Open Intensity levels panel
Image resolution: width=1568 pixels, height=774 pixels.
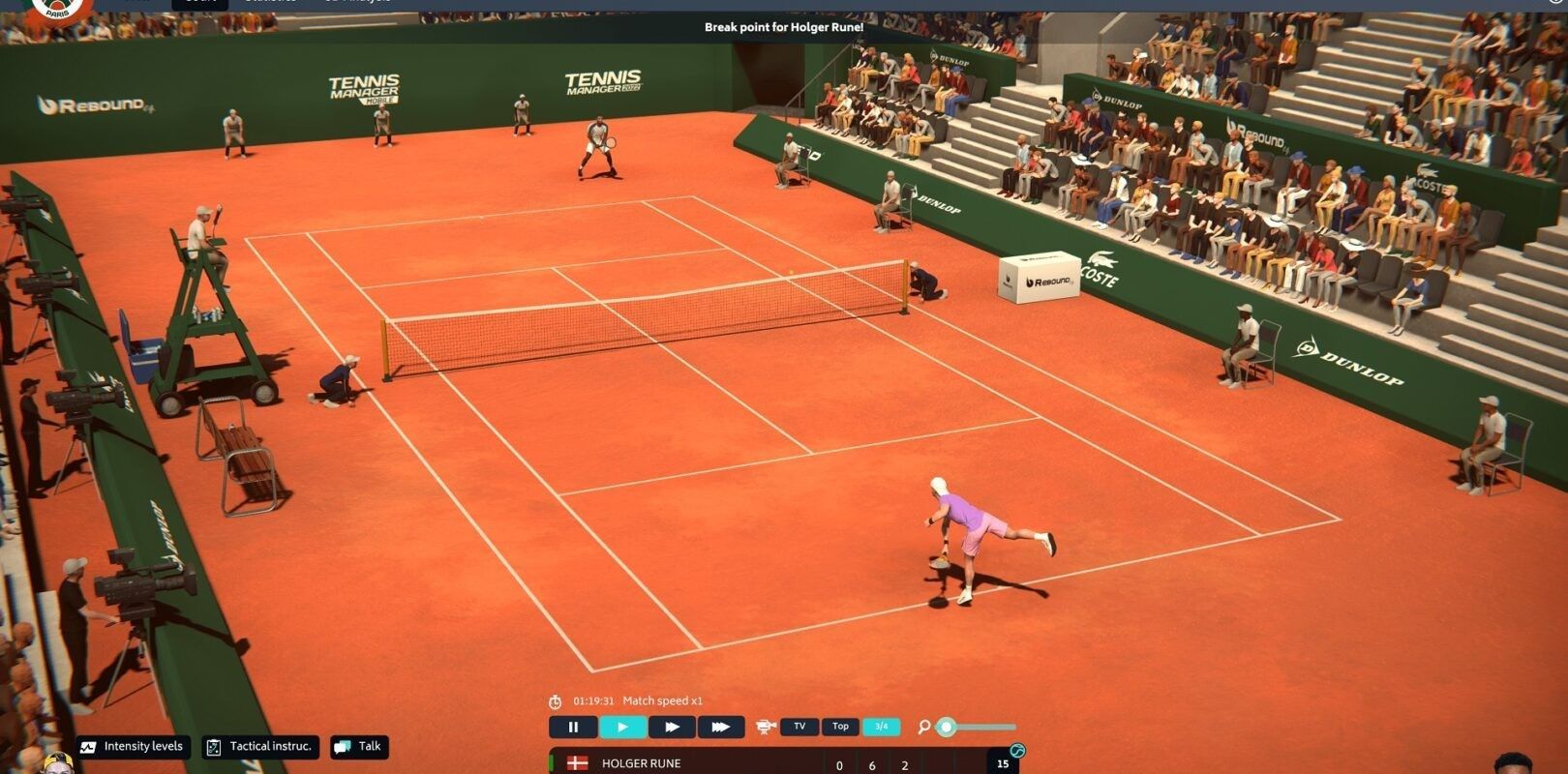134,747
